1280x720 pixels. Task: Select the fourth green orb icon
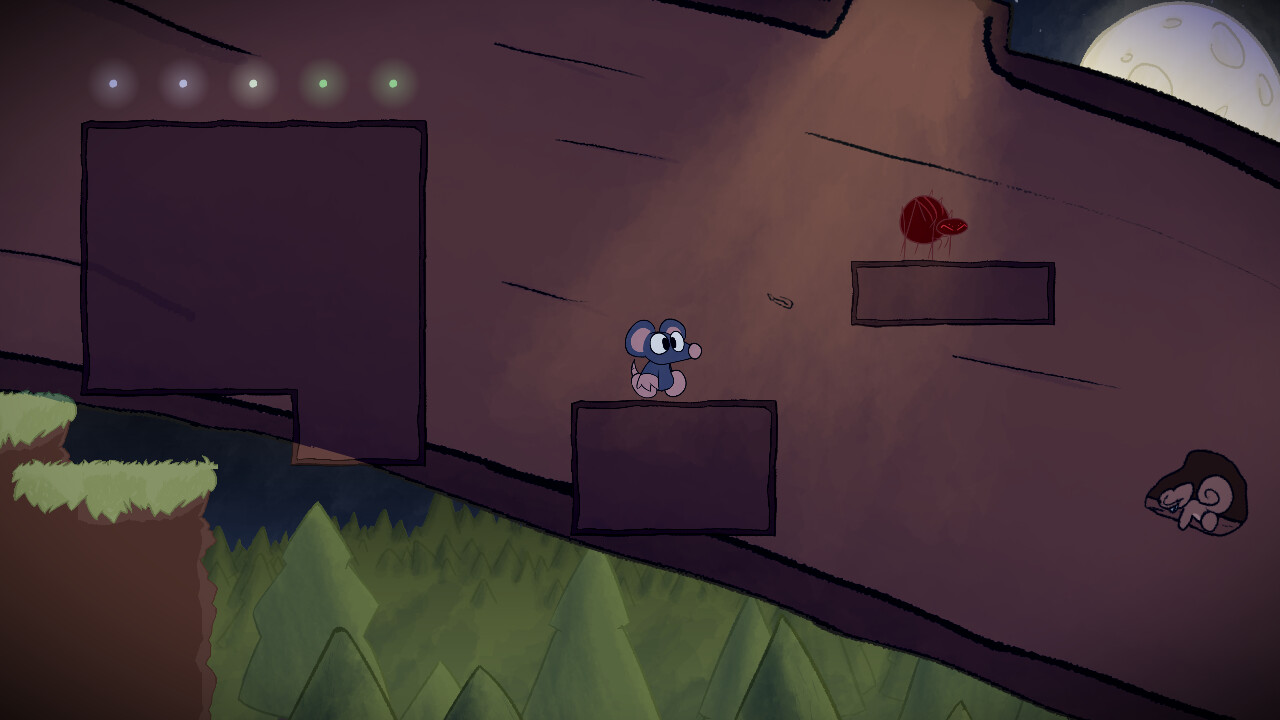(x=321, y=83)
